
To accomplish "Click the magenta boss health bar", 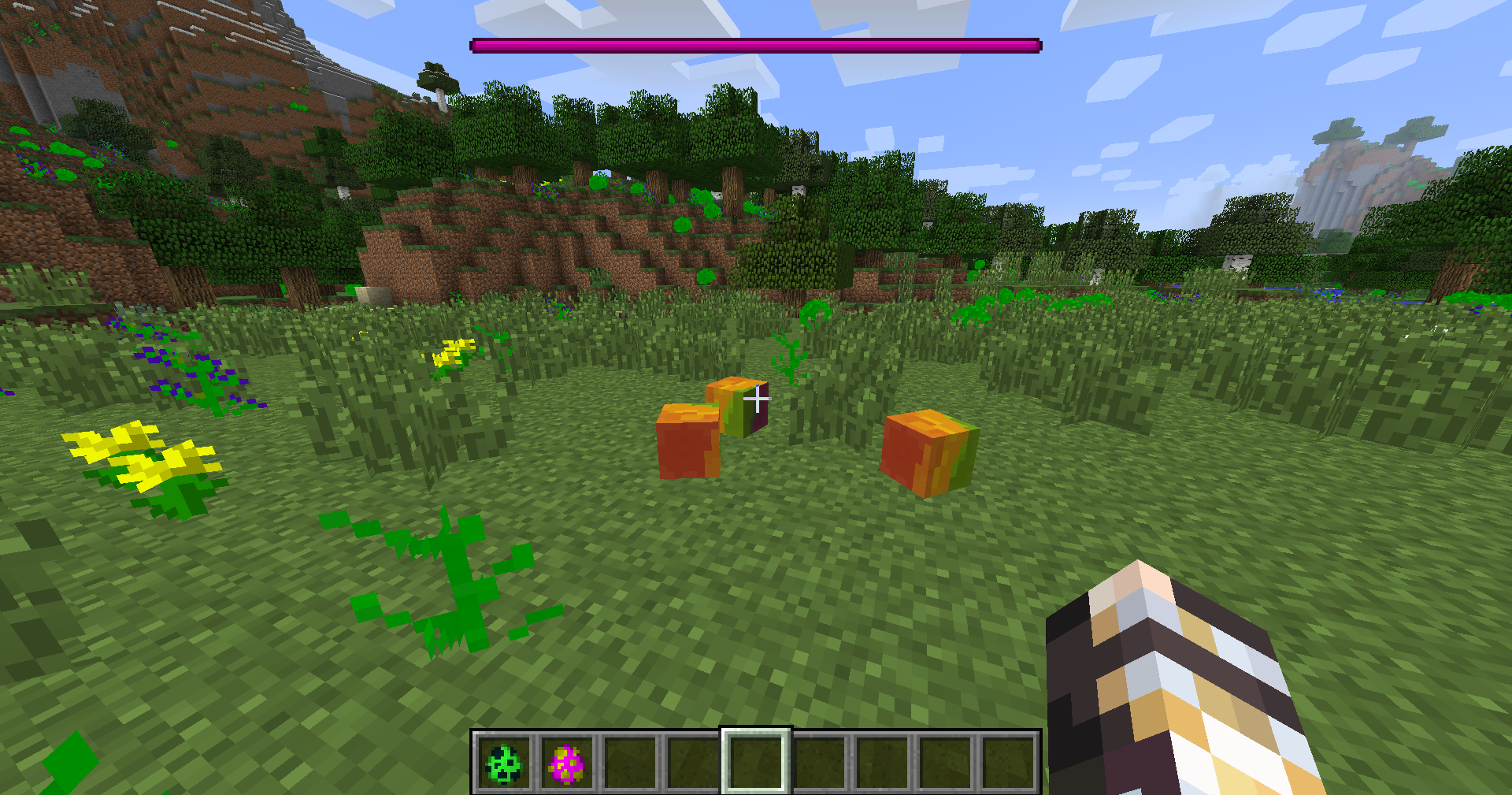I will tap(754, 45).
